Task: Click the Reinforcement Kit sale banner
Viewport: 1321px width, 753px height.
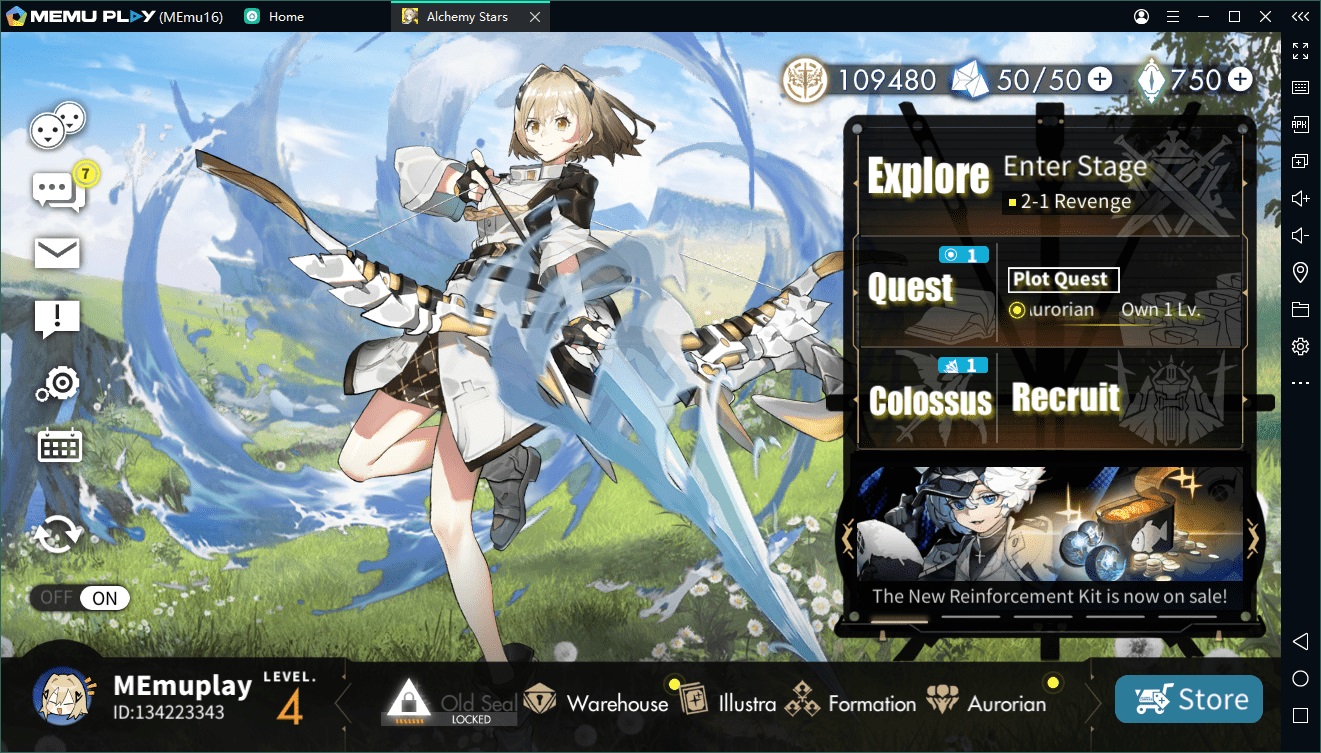Action: tap(1049, 535)
